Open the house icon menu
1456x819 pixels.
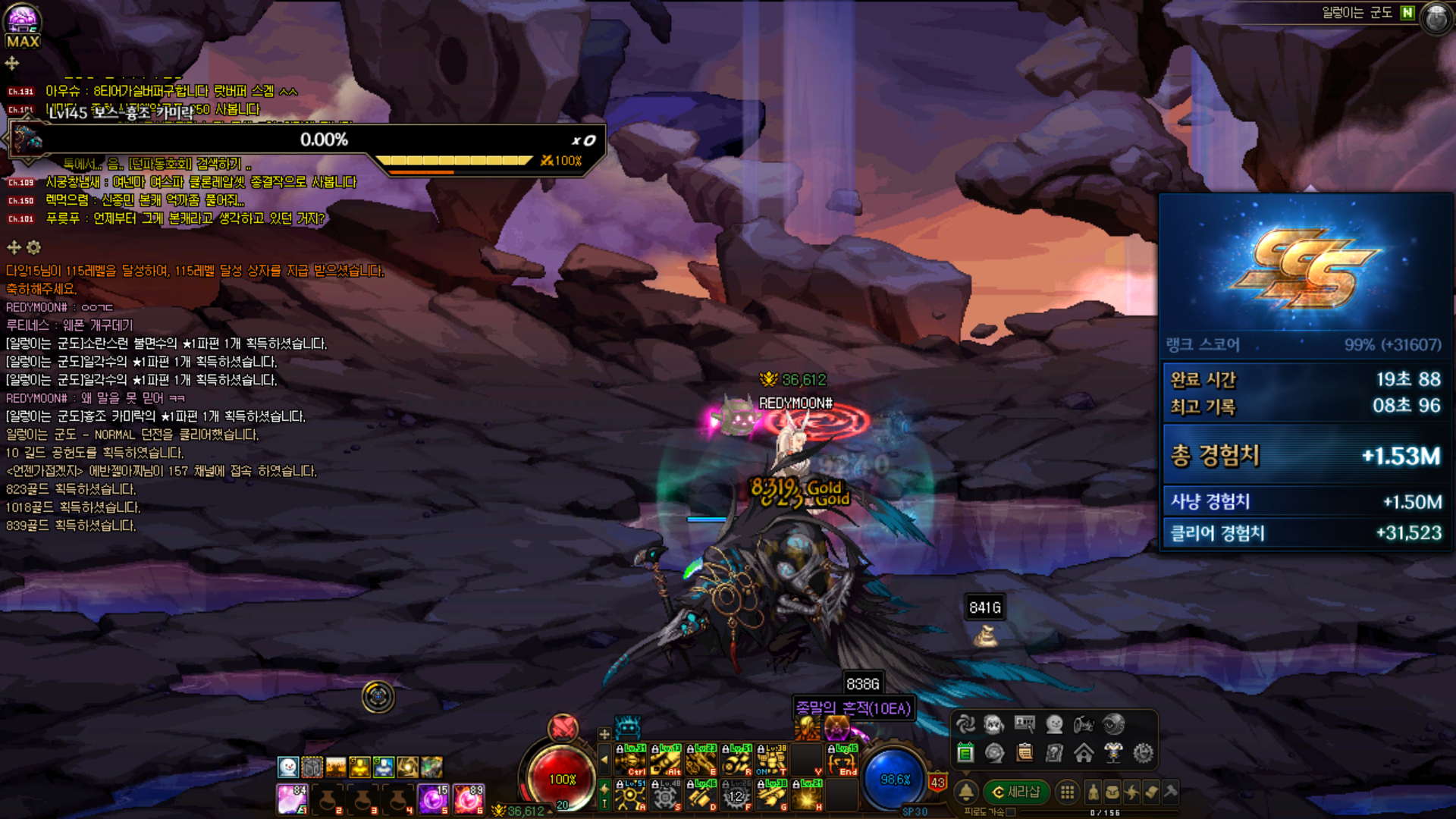coord(1084,753)
